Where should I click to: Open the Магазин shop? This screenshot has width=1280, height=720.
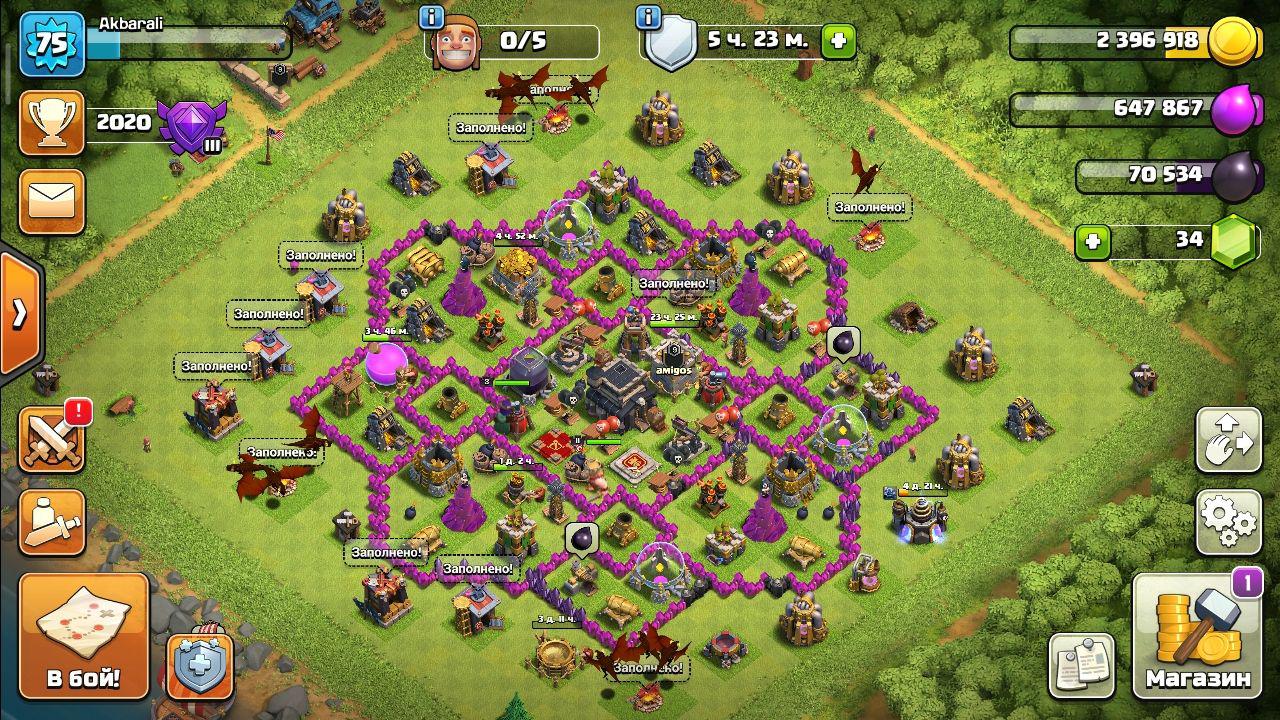click(1198, 636)
